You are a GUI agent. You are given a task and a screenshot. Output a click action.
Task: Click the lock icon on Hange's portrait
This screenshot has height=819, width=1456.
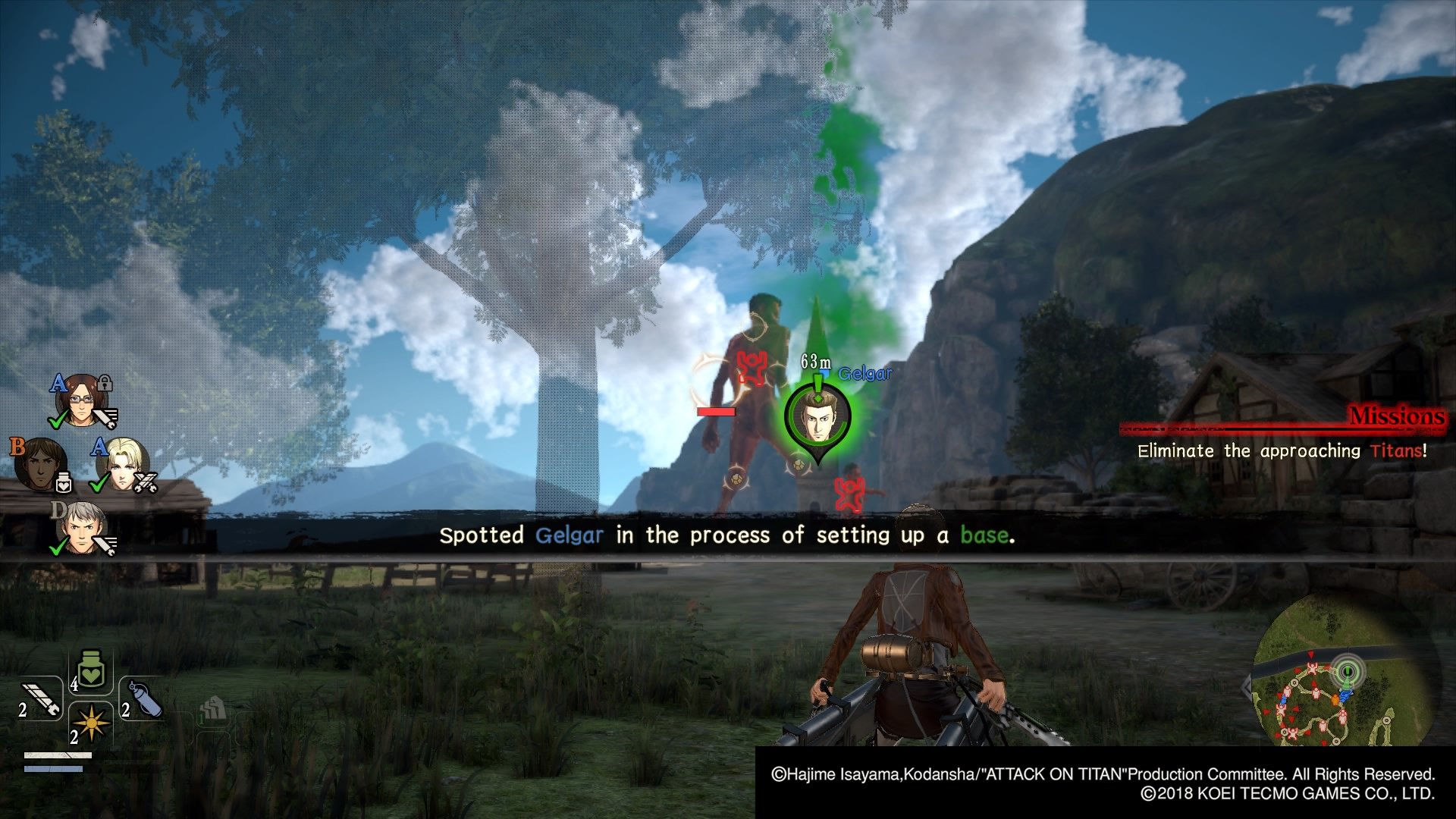point(104,384)
